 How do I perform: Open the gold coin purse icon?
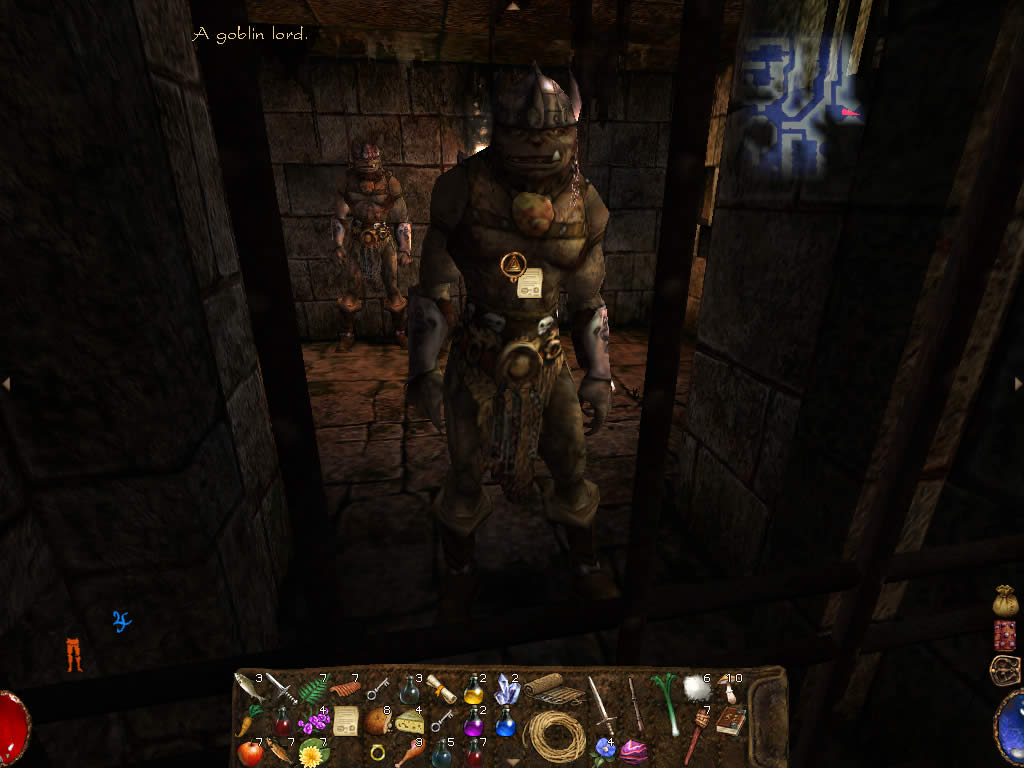point(1005,600)
